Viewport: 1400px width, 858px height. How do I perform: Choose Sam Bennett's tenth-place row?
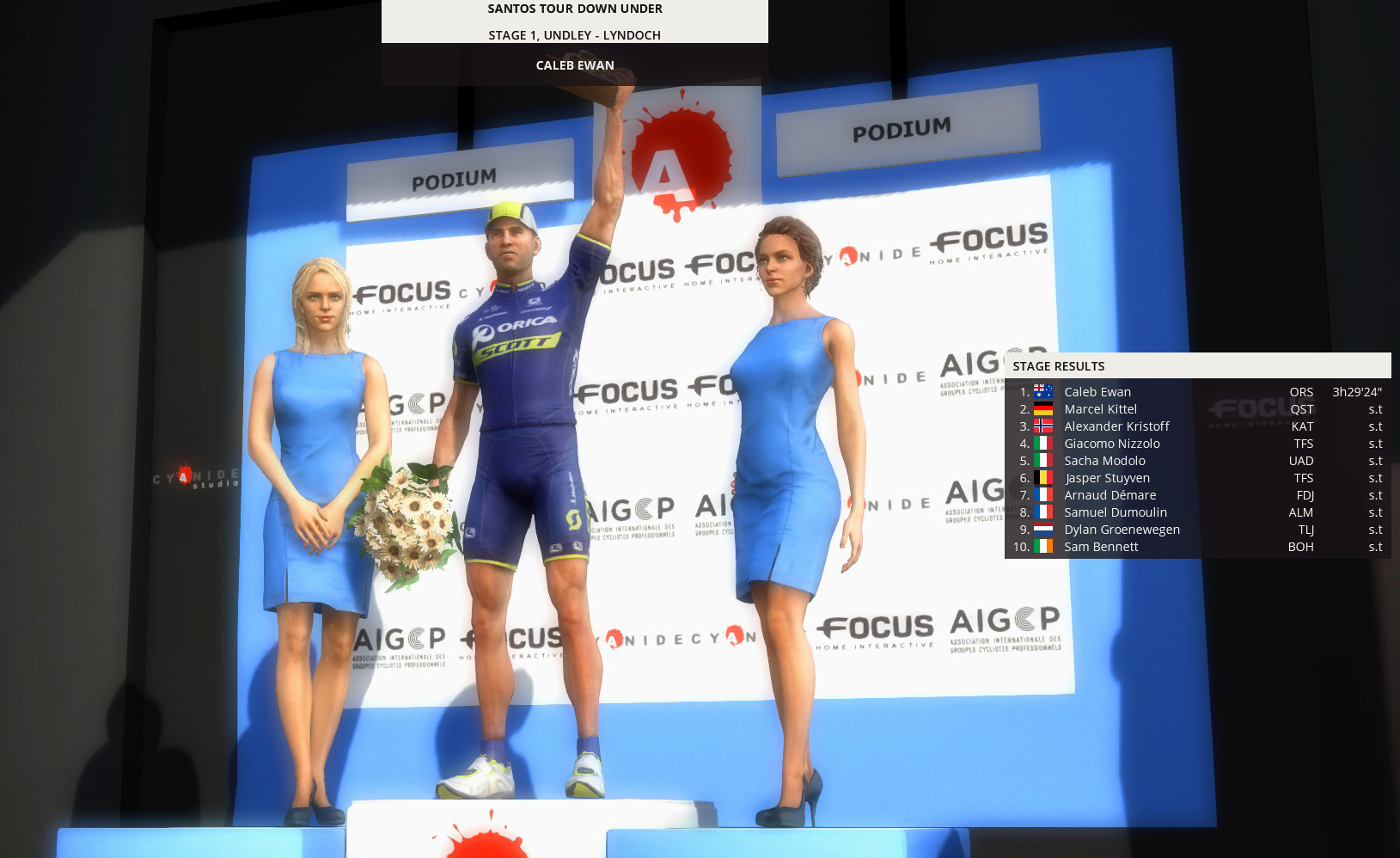(x=1101, y=547)
